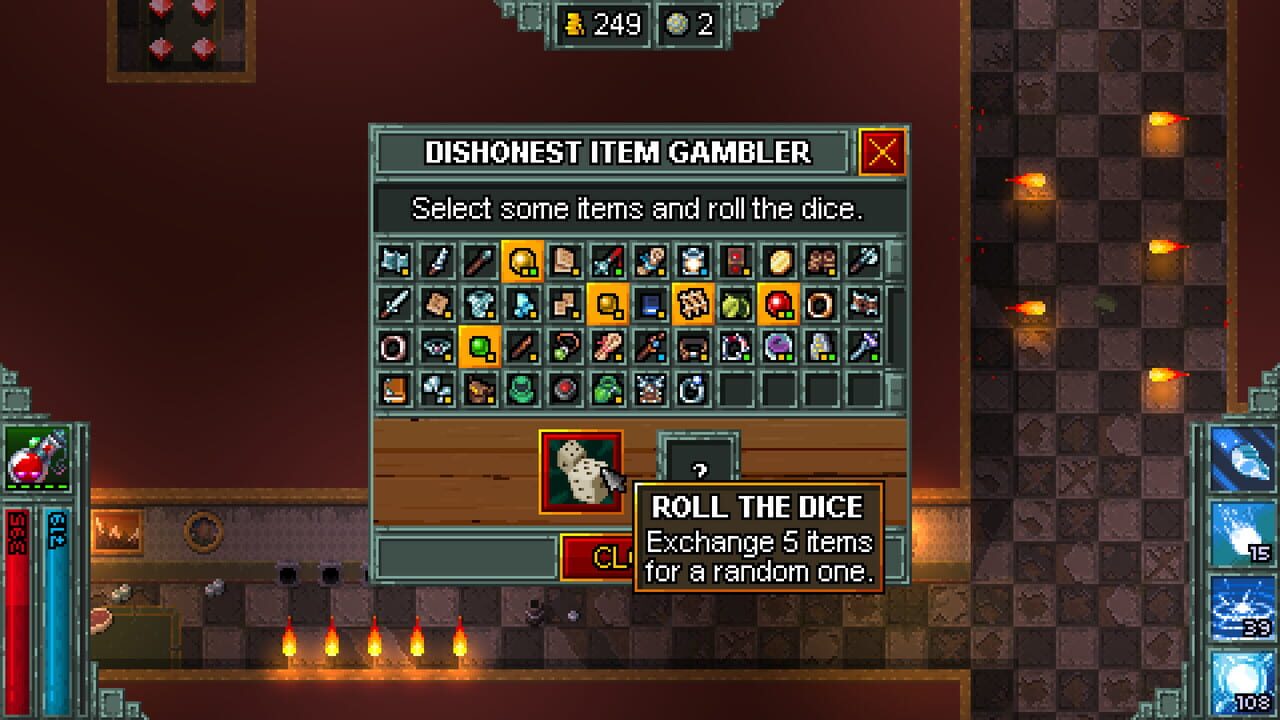Select the blue crystal item

(x=522, y=305)
